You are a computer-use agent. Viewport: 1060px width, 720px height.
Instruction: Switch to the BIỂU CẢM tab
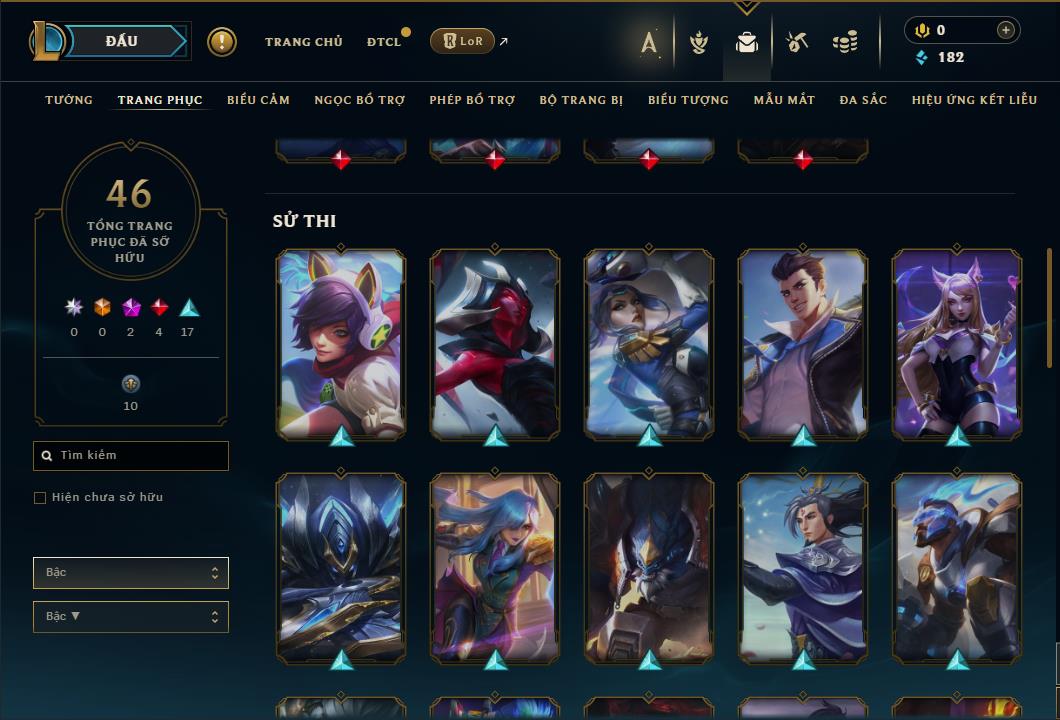click(258, 100)
